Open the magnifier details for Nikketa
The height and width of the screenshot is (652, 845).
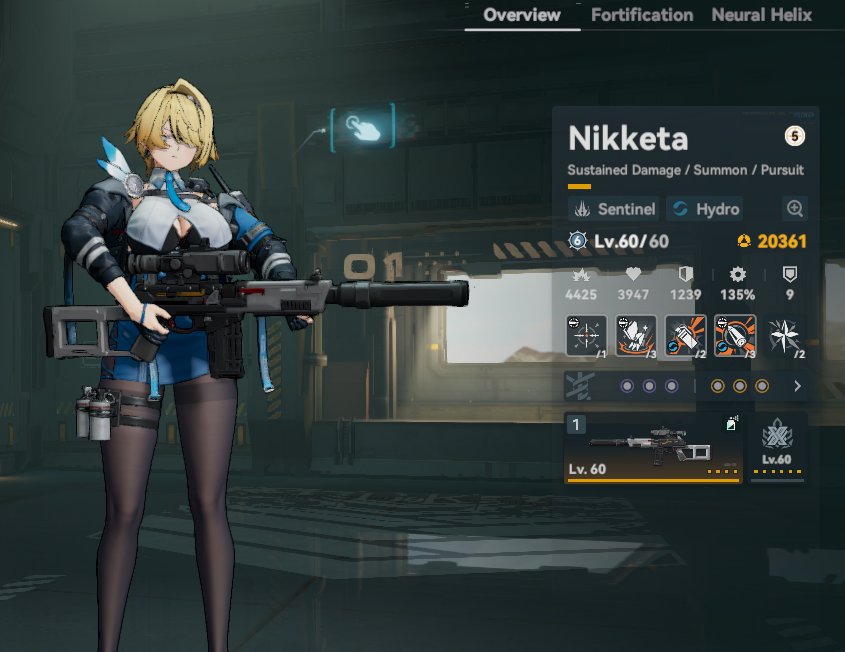[795, 209]
